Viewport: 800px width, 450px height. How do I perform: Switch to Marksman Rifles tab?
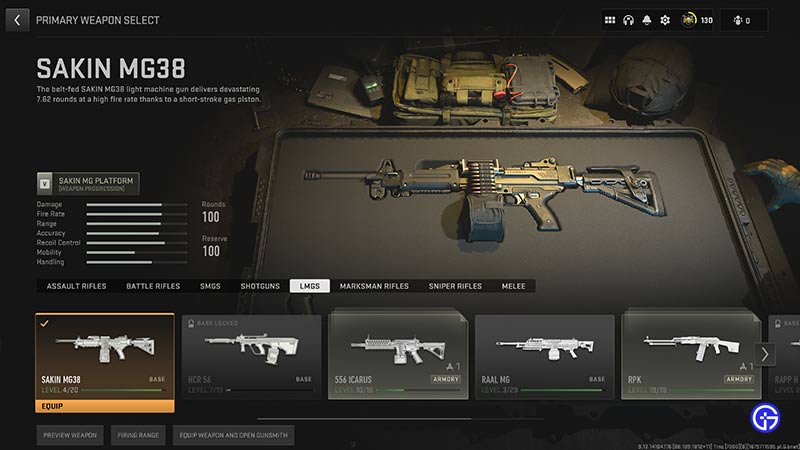374,286
